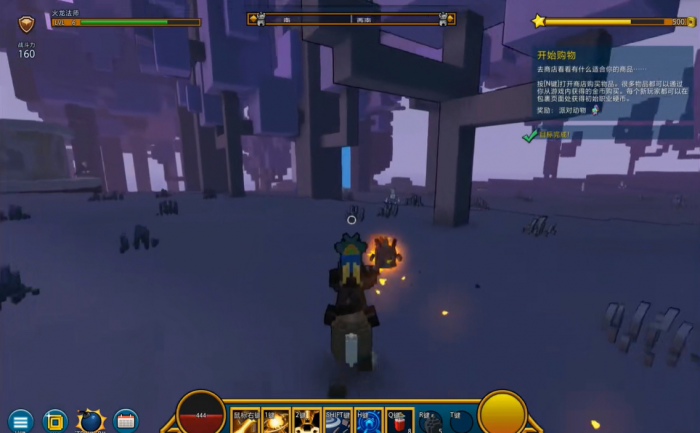Use the red flask in Q键 slot
Viewport: 700px width, 433px height.
(400, 422)
